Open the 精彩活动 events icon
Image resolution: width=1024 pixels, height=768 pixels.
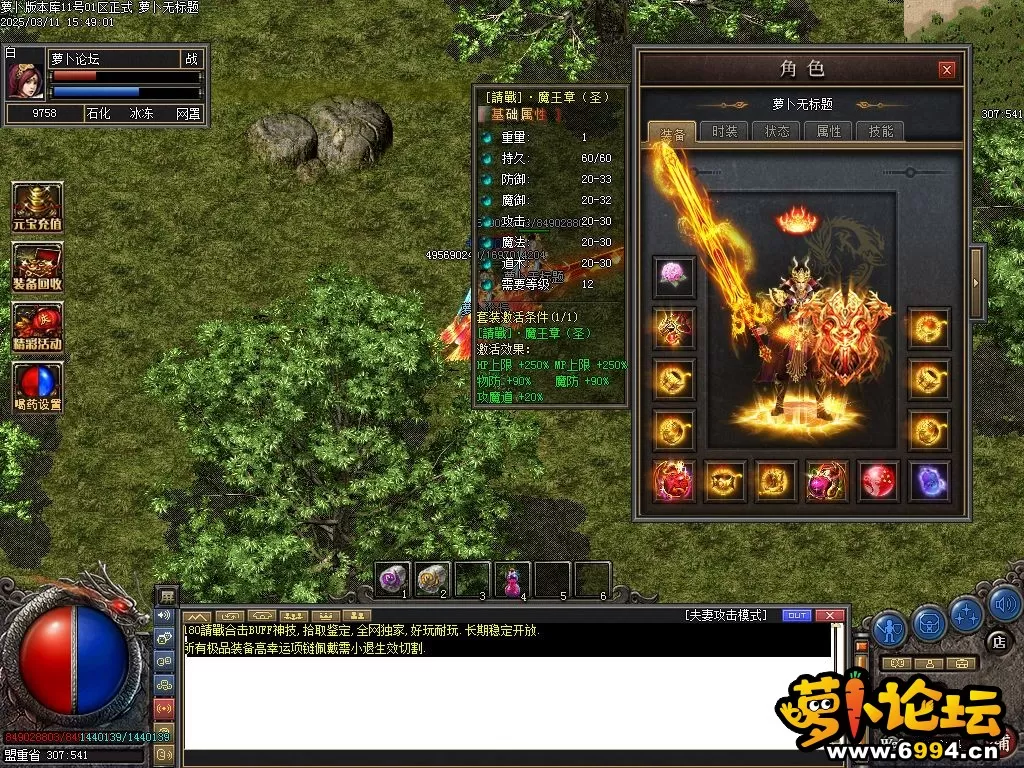pyautogui.click(x=37, y=327)
